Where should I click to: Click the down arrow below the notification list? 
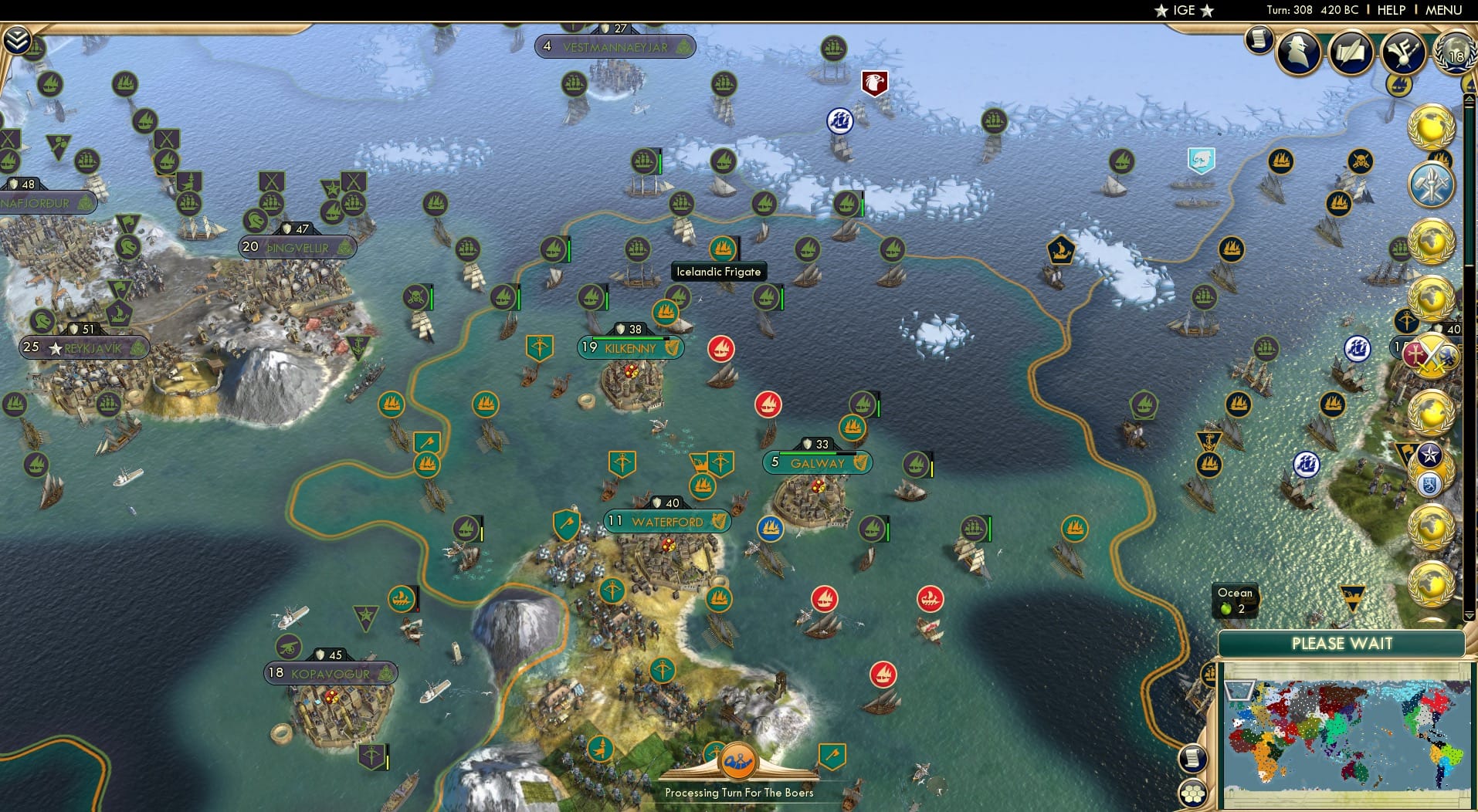tap(1470, 615)
